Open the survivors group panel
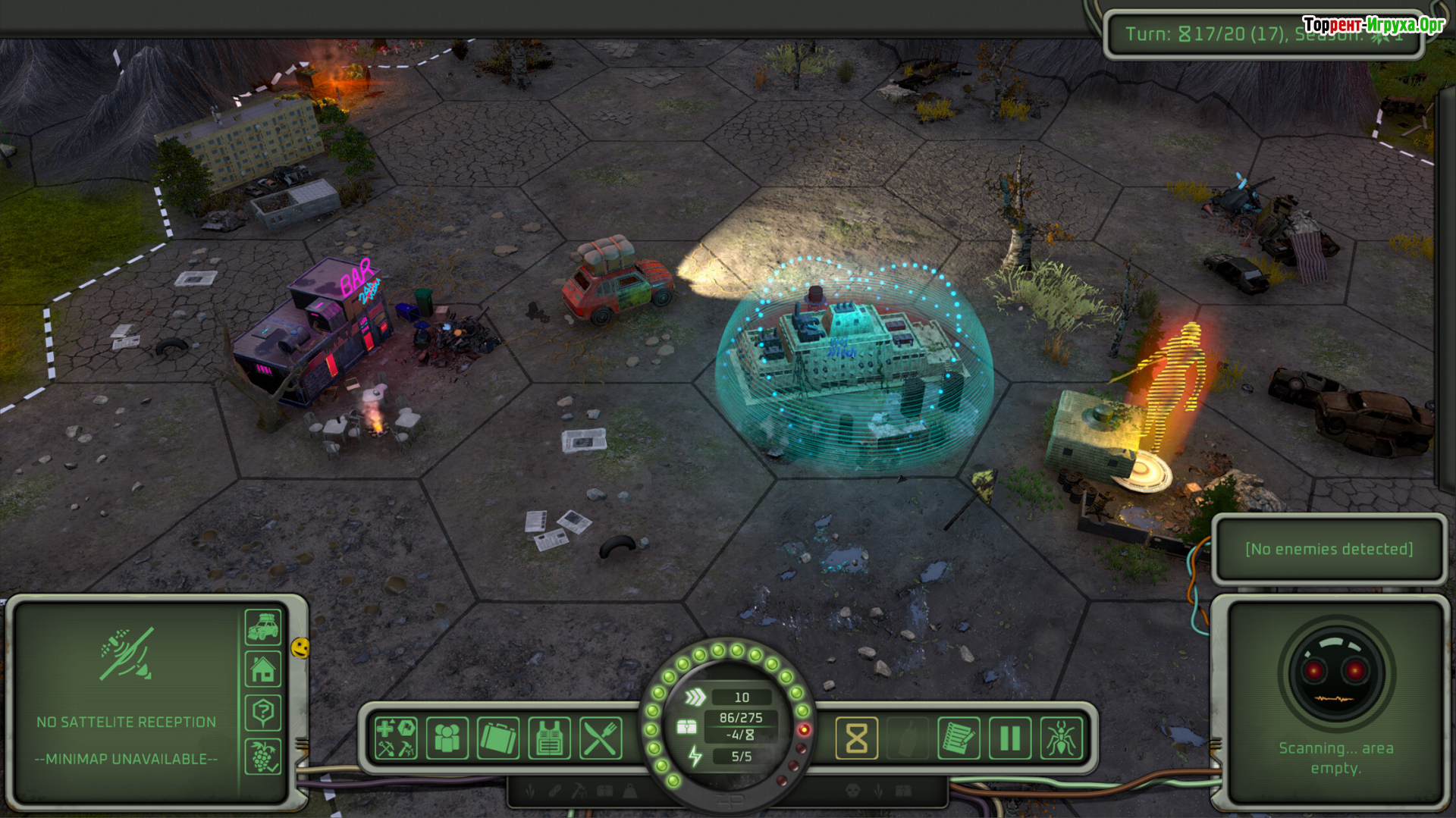This screenshot has width=1456, height=818. pyautogui.click(x=447, y=738)
